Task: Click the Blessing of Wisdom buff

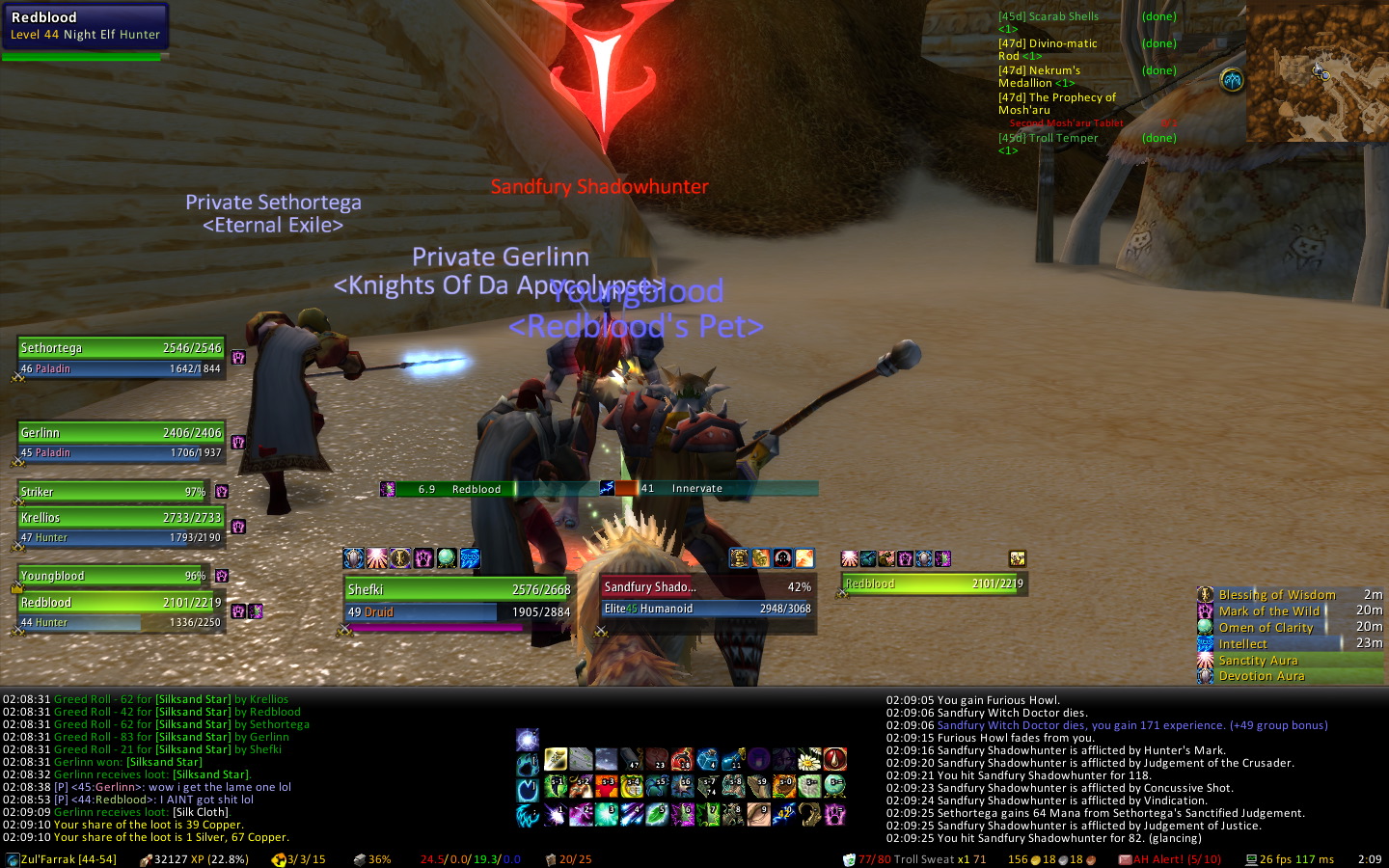Action: (x=1276, y=595)
